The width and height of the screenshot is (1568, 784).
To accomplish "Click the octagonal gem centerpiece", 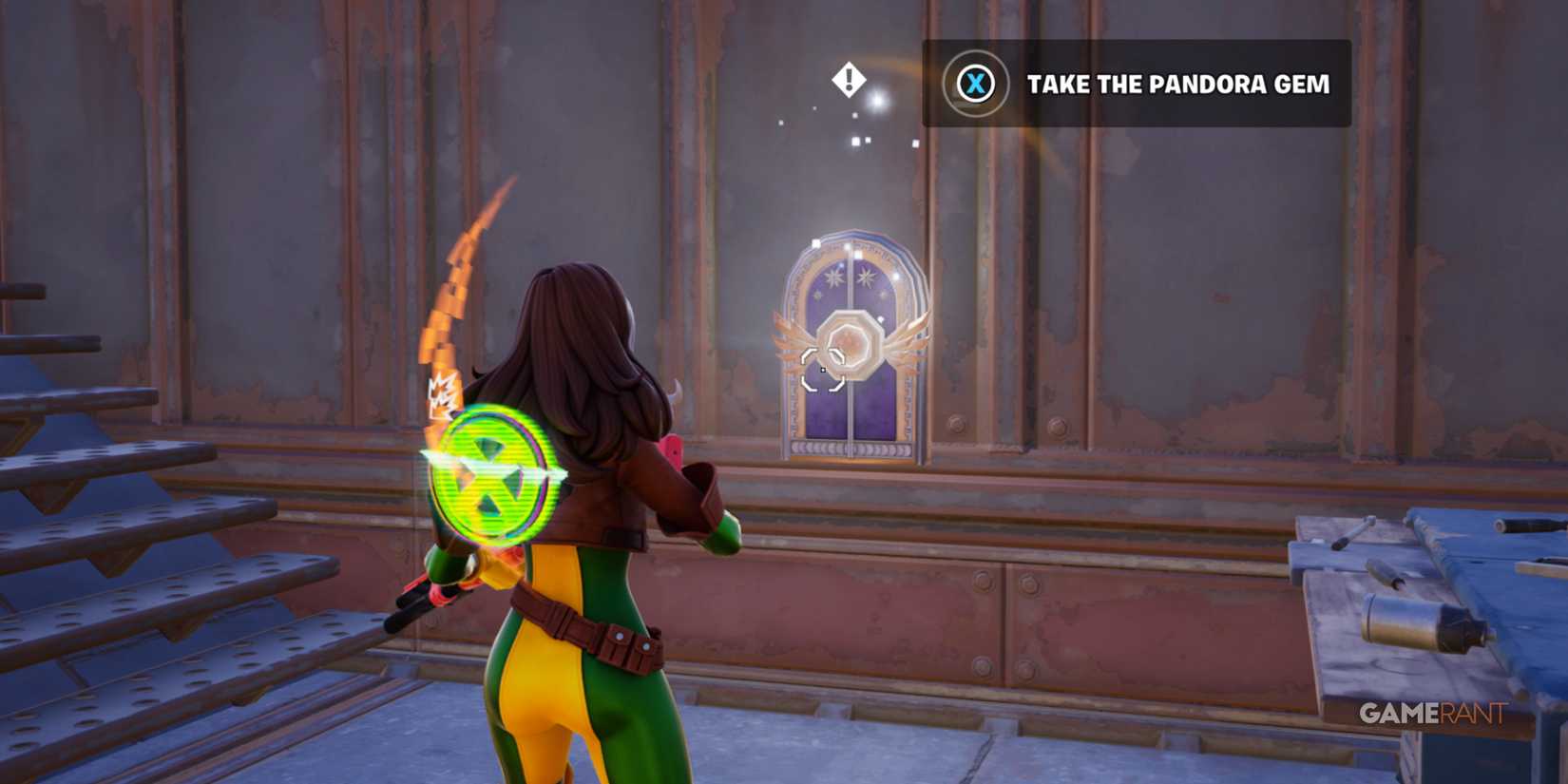I will pos(851,344).
